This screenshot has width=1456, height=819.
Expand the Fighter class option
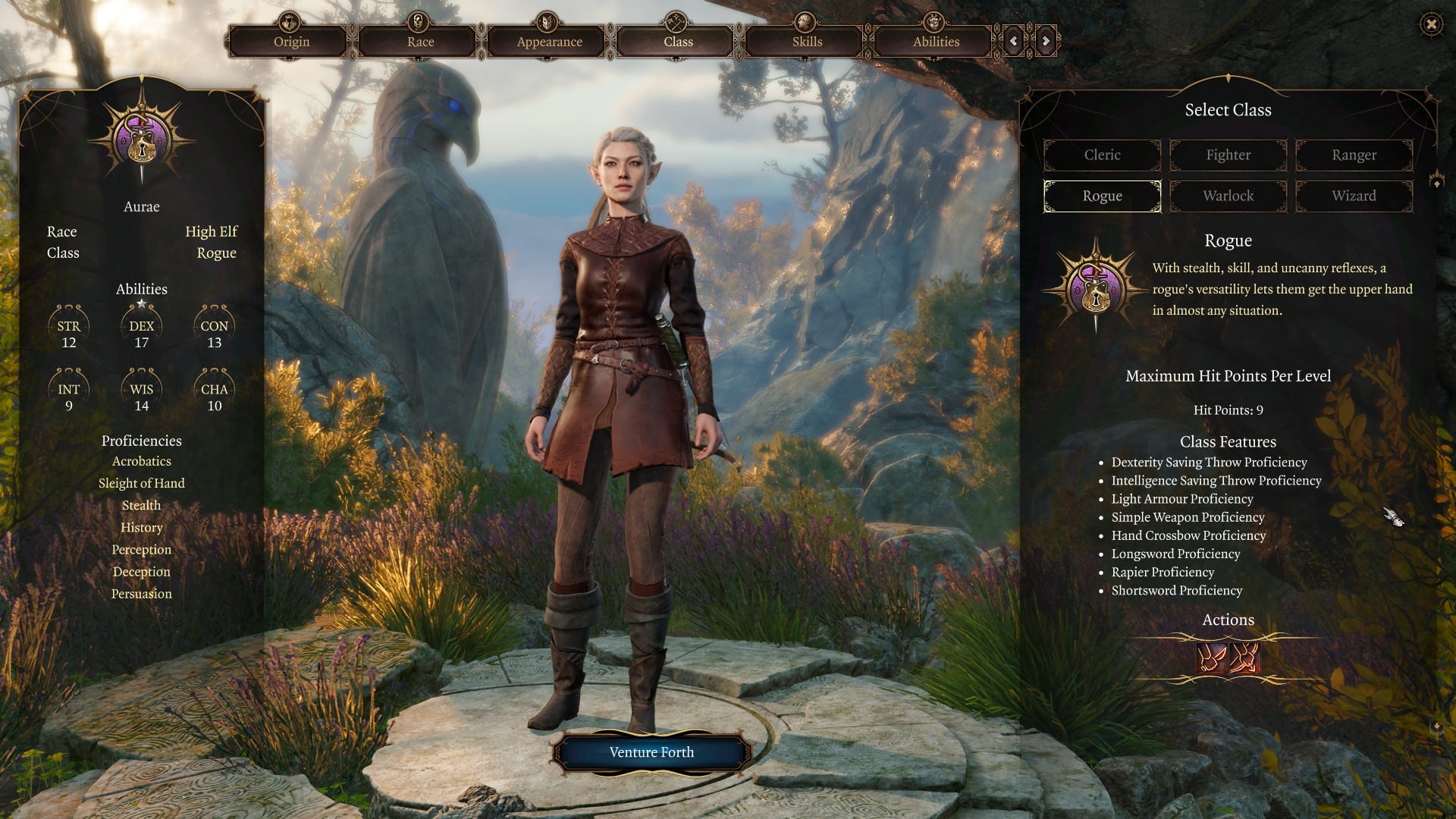(1228, 155)
